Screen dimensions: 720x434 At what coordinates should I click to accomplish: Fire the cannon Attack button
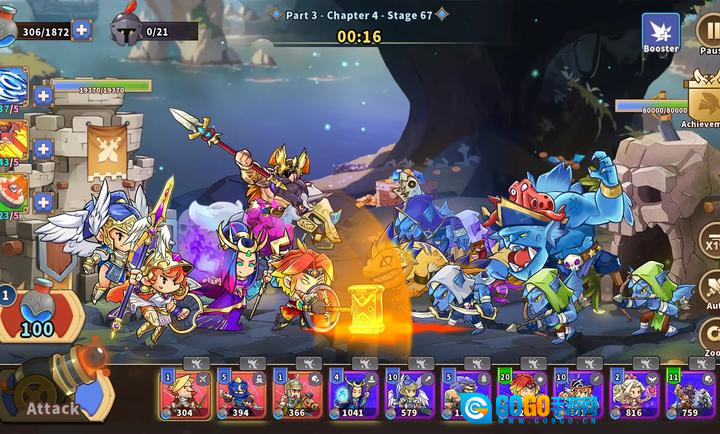click(55, 393)
